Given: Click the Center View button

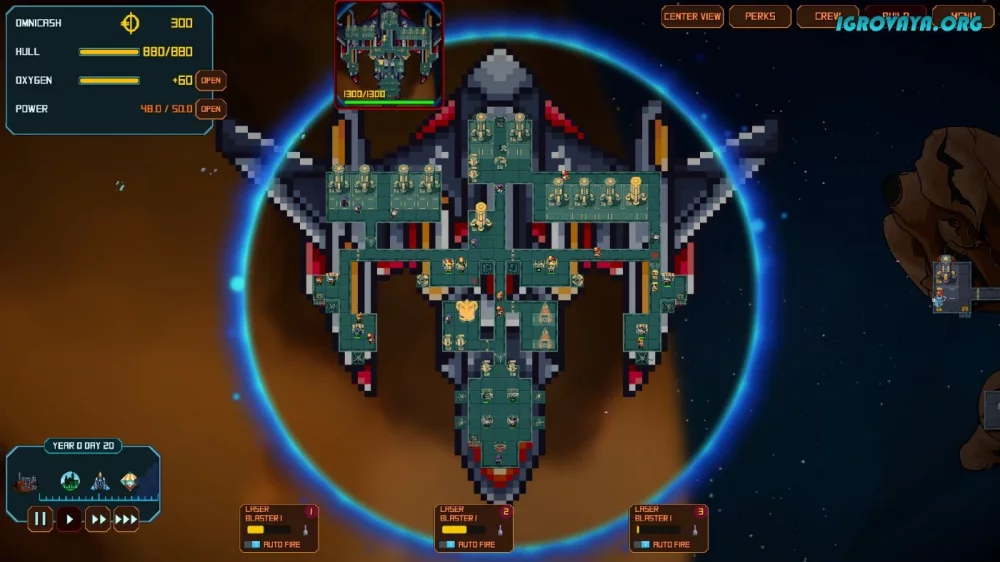Looking at the screenshot, I should coord(692,17).
